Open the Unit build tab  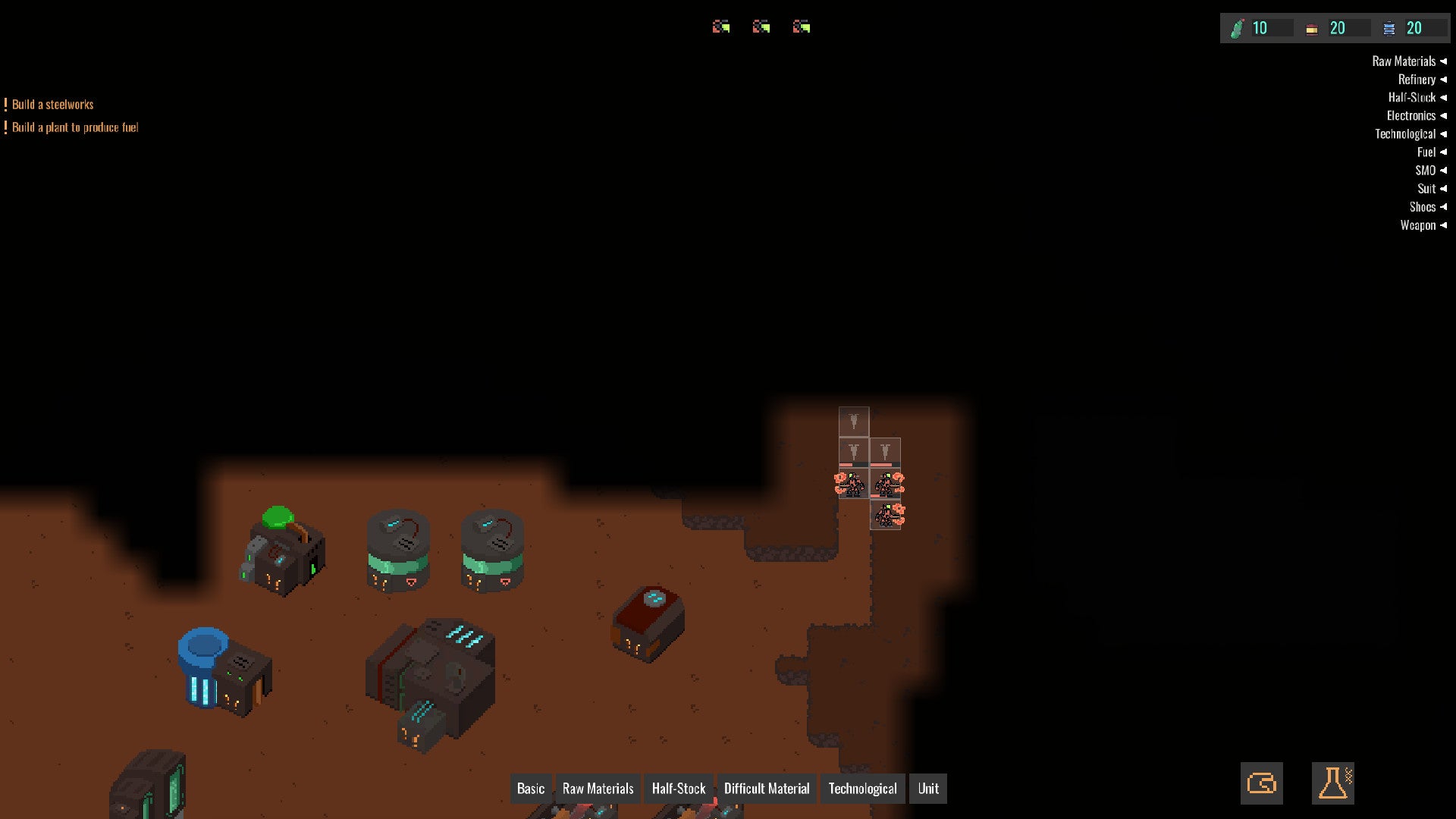pos(928,789)
